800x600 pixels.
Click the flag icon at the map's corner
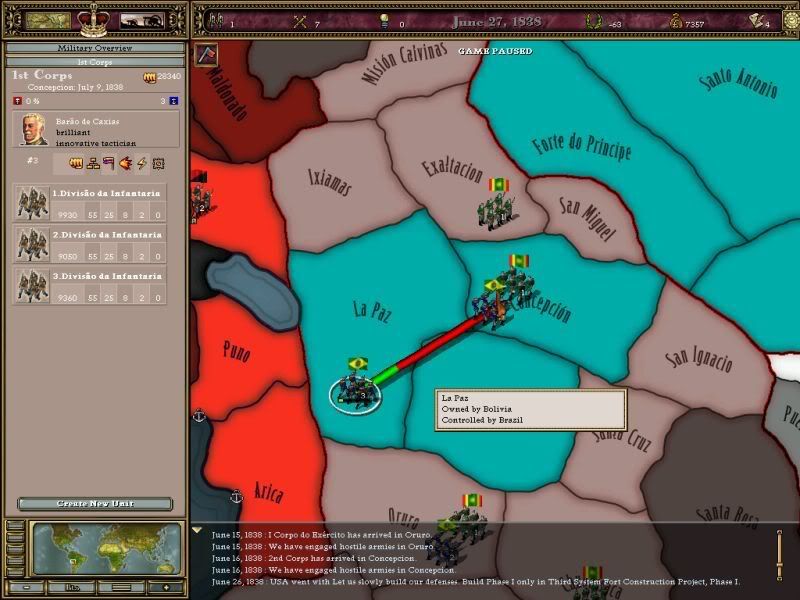click(204, 54)
